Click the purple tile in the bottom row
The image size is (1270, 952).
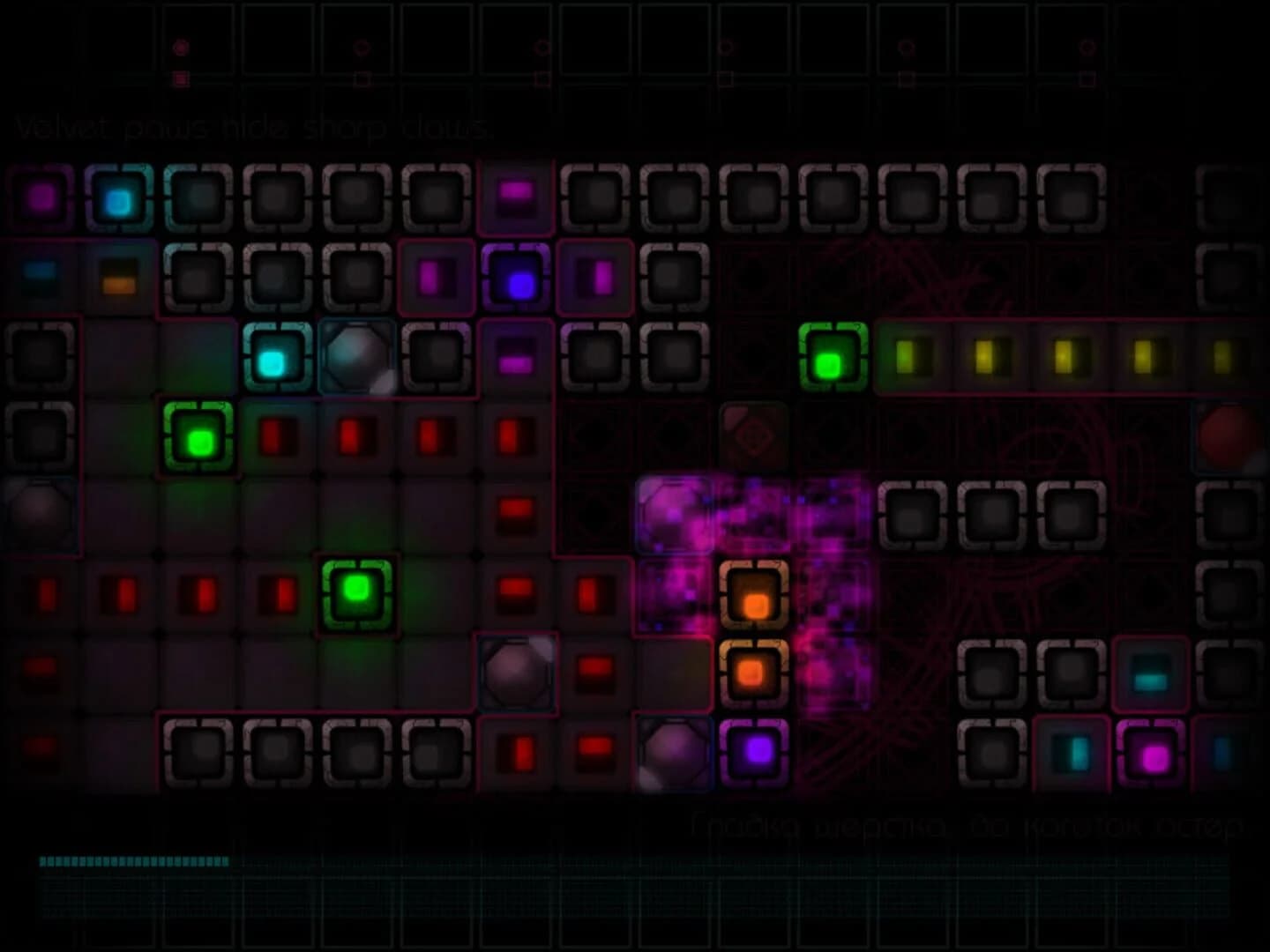[x=754, y=750]
